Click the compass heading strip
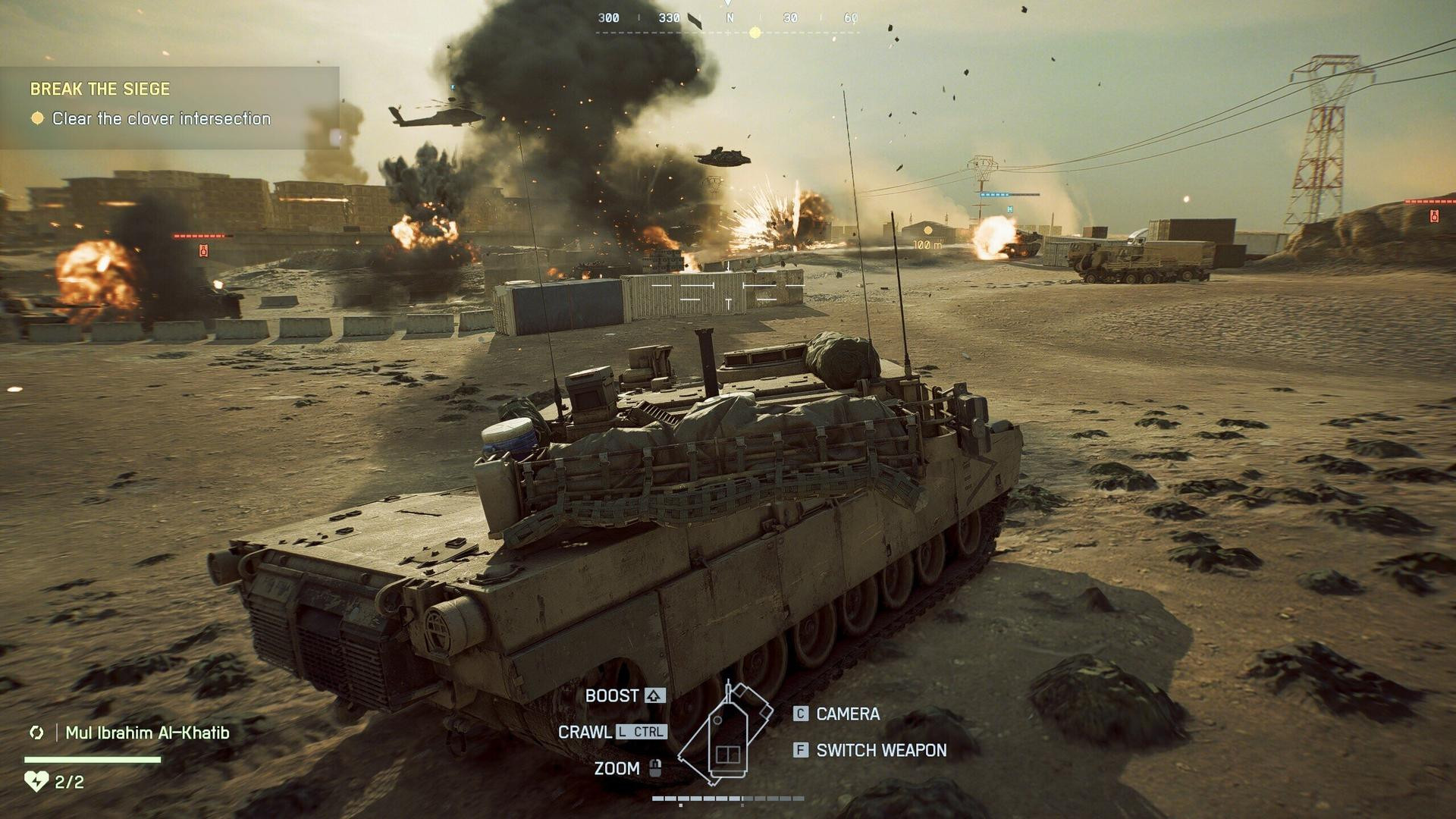The image size is (1456, 819). pos(728,20)
